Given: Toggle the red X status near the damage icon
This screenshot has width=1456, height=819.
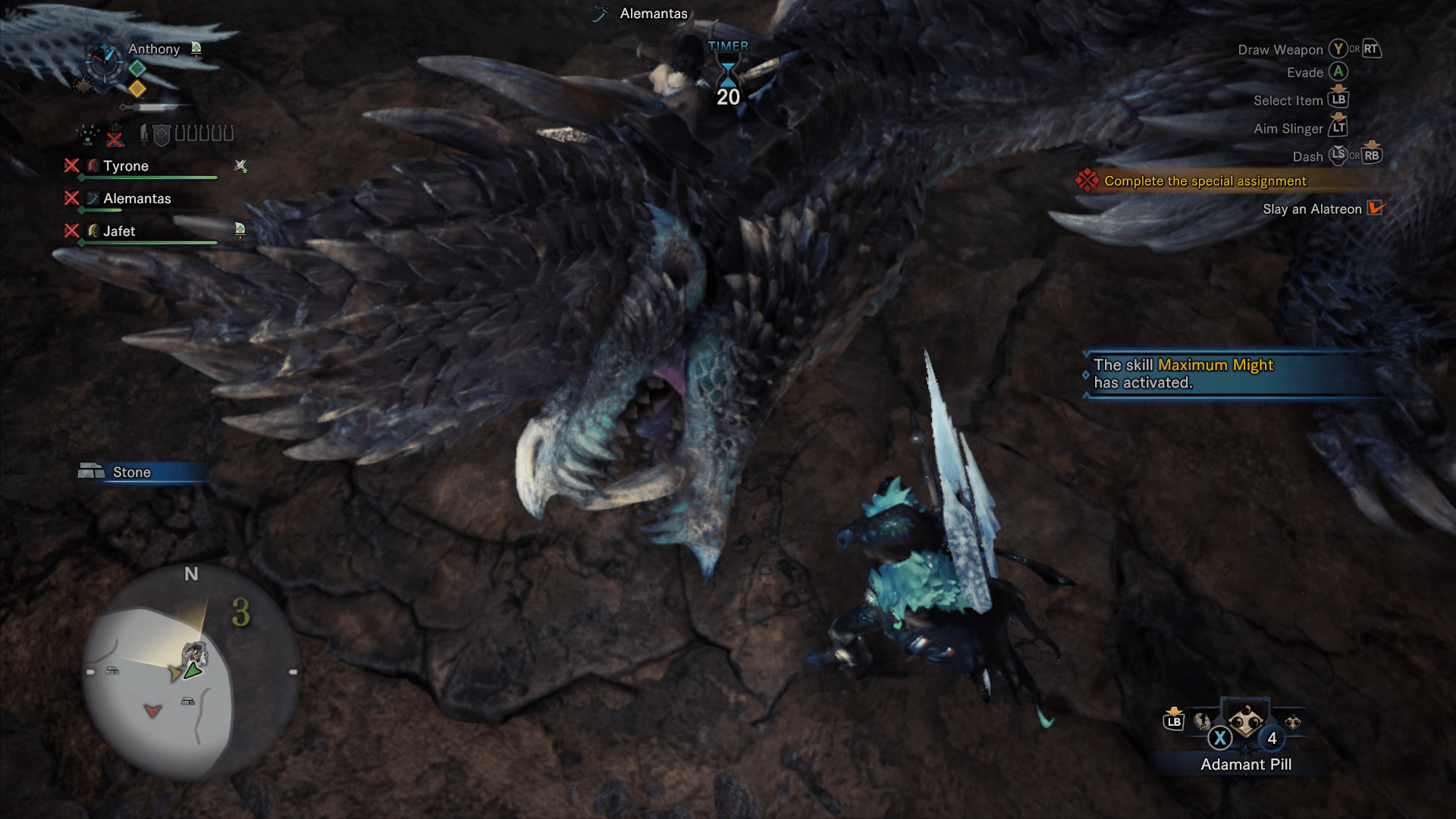Looking at the screenshot, I should [x=115, y=138].
